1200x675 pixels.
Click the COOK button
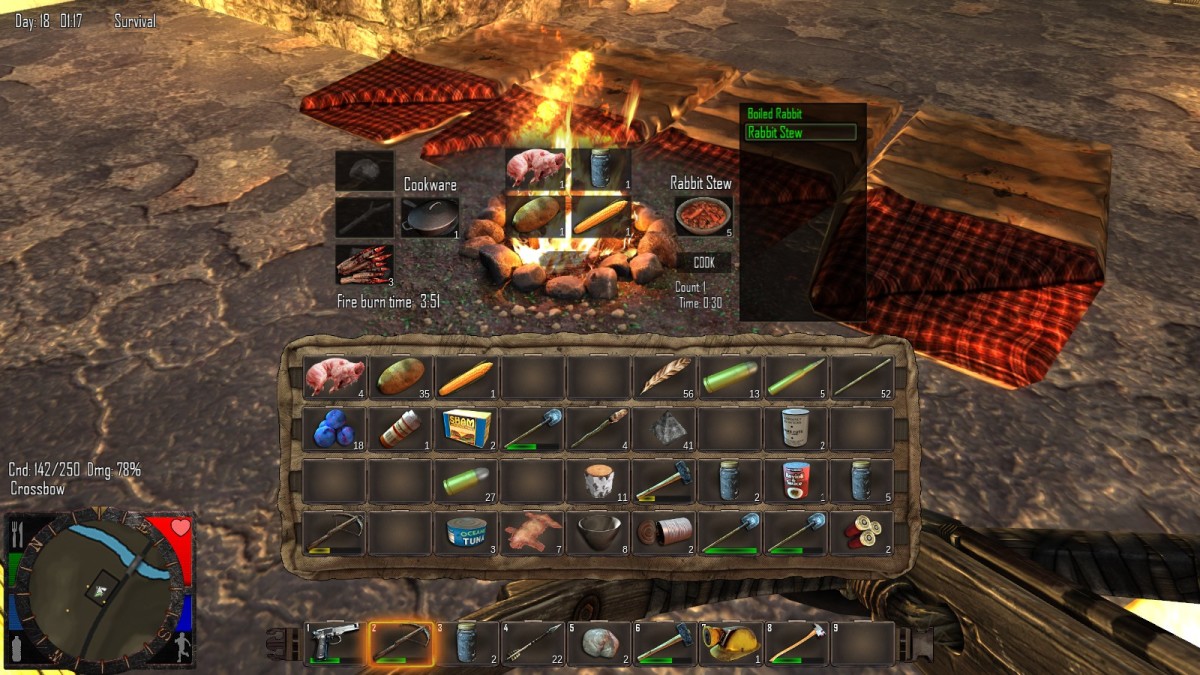point(704,263)
